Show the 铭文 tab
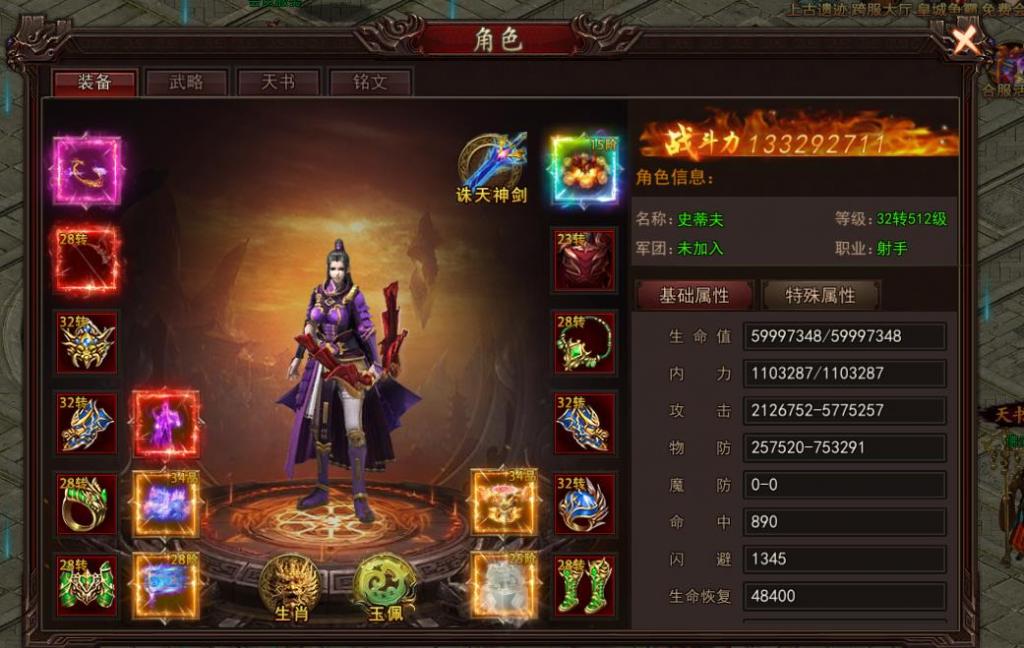The height and width of the screenshot is (648, 1024). [x=370, y=82]
